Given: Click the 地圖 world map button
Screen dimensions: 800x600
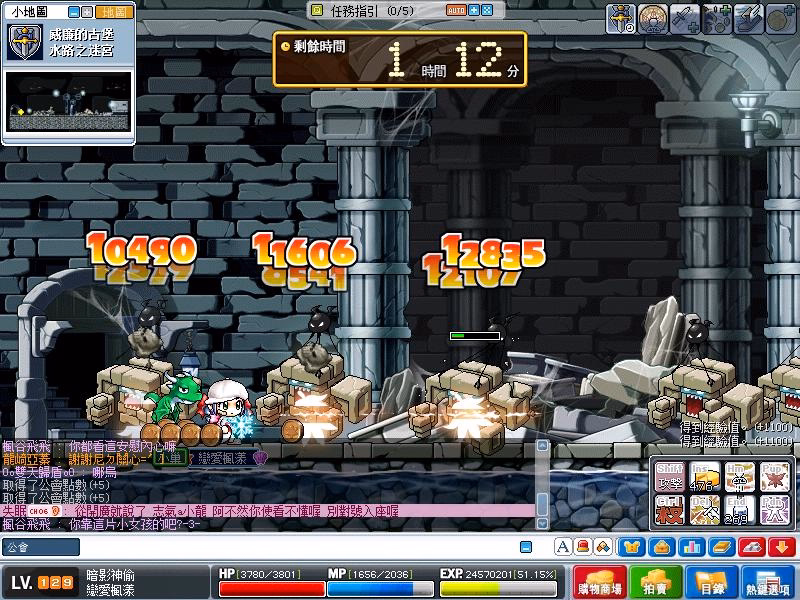Looking at the screenshot, I should [x=116, y=12].
